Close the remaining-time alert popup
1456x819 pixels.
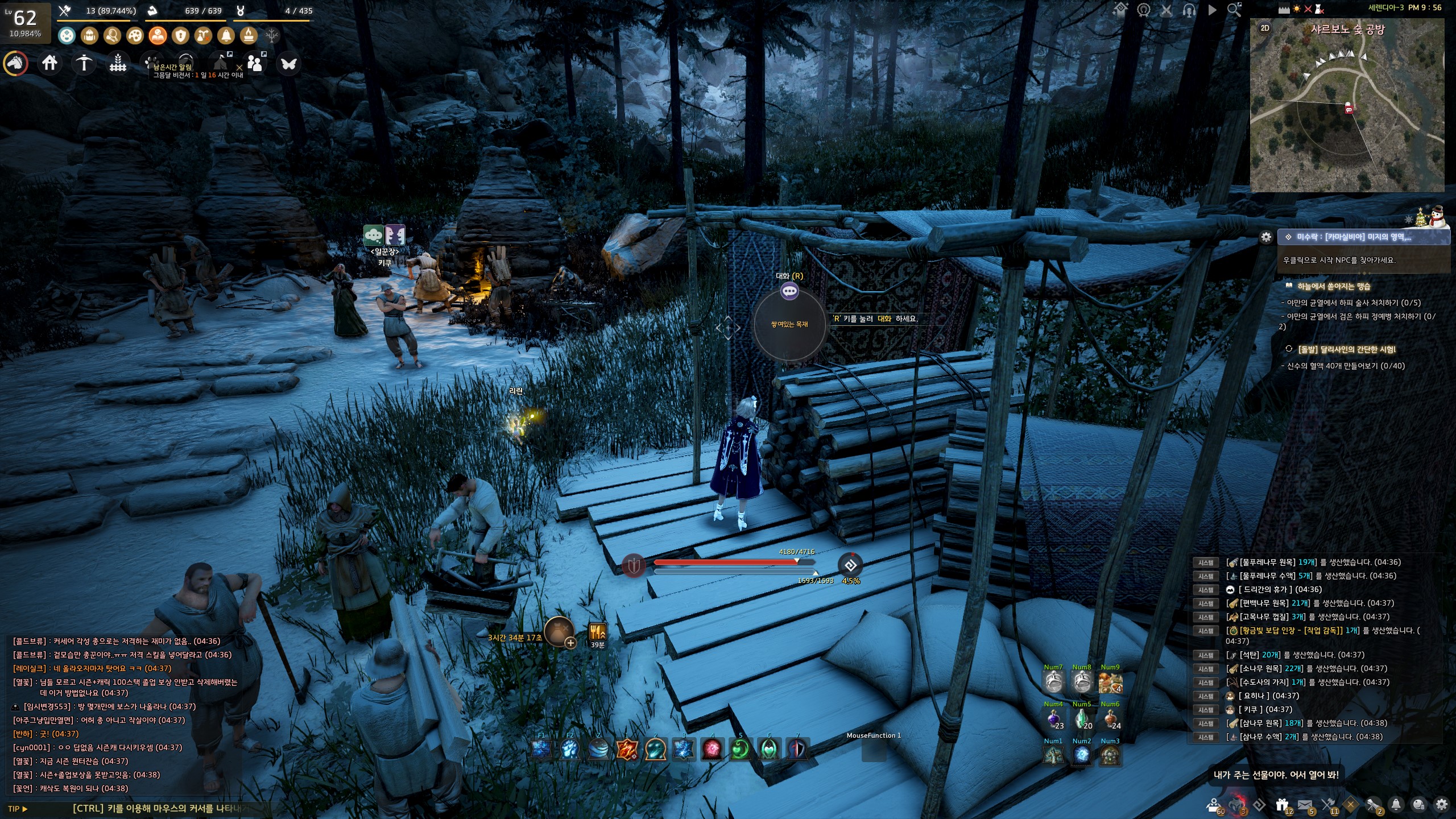click(239, 67)
